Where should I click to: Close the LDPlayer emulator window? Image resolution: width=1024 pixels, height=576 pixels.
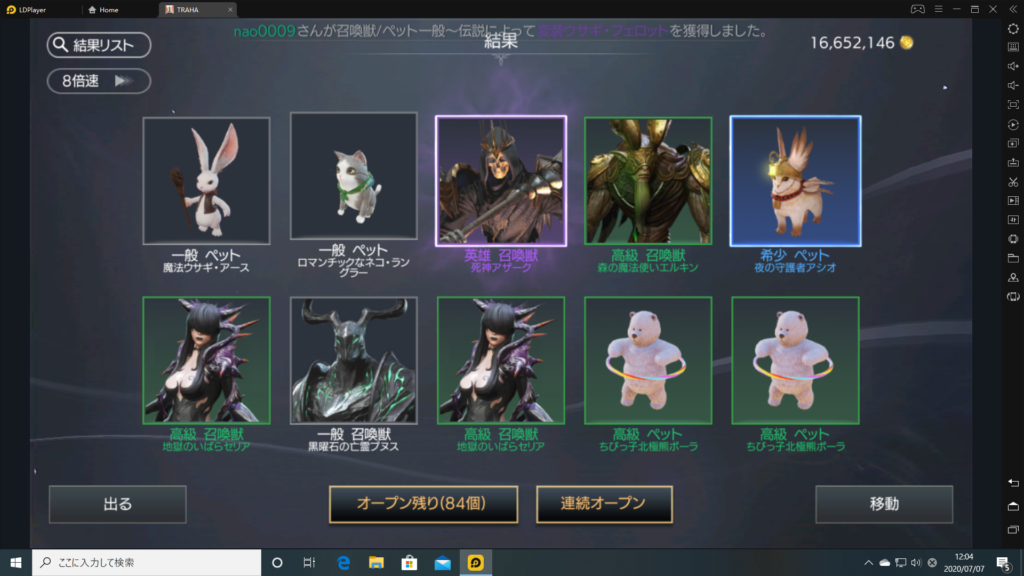pyautogui.click(x=994, y=9)
